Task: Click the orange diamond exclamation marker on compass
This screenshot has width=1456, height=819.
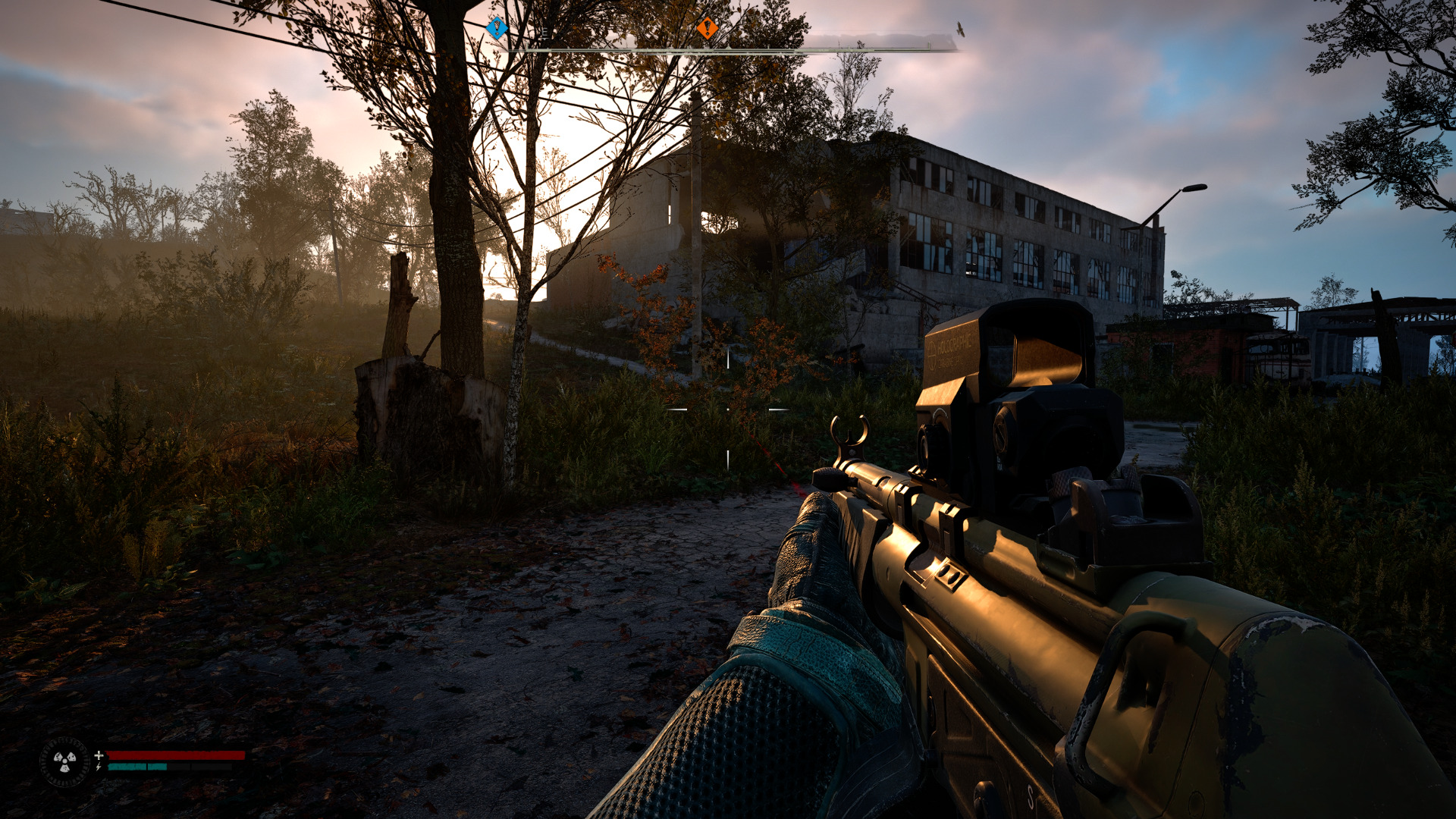Action: click(708, 28)
